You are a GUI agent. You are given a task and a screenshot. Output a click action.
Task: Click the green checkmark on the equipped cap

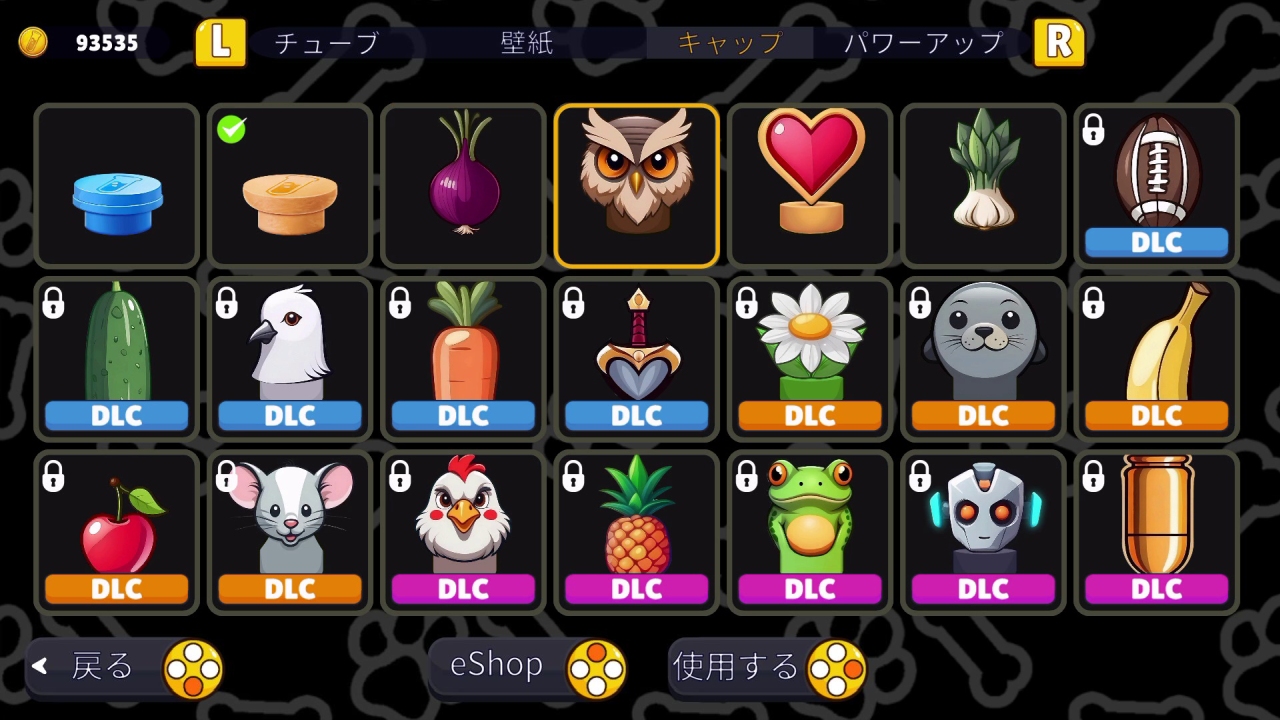231,129
